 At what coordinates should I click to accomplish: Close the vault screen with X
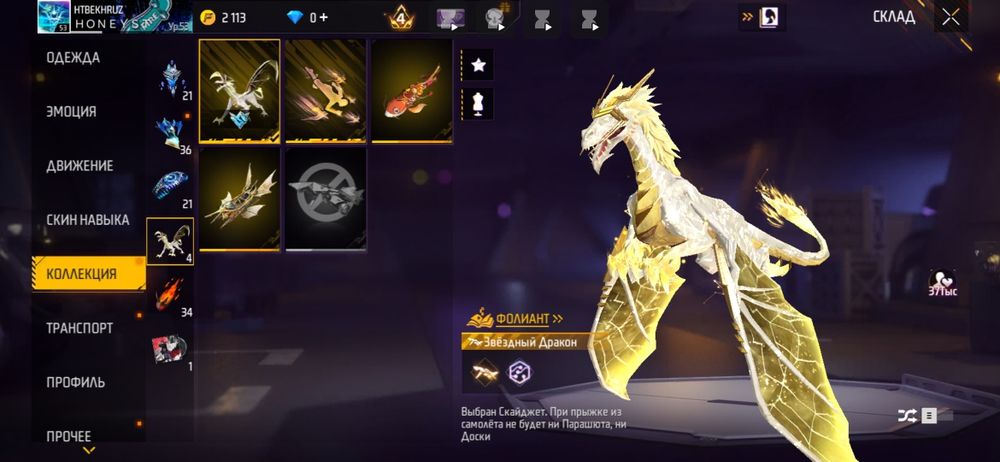[x=950, y=17]
